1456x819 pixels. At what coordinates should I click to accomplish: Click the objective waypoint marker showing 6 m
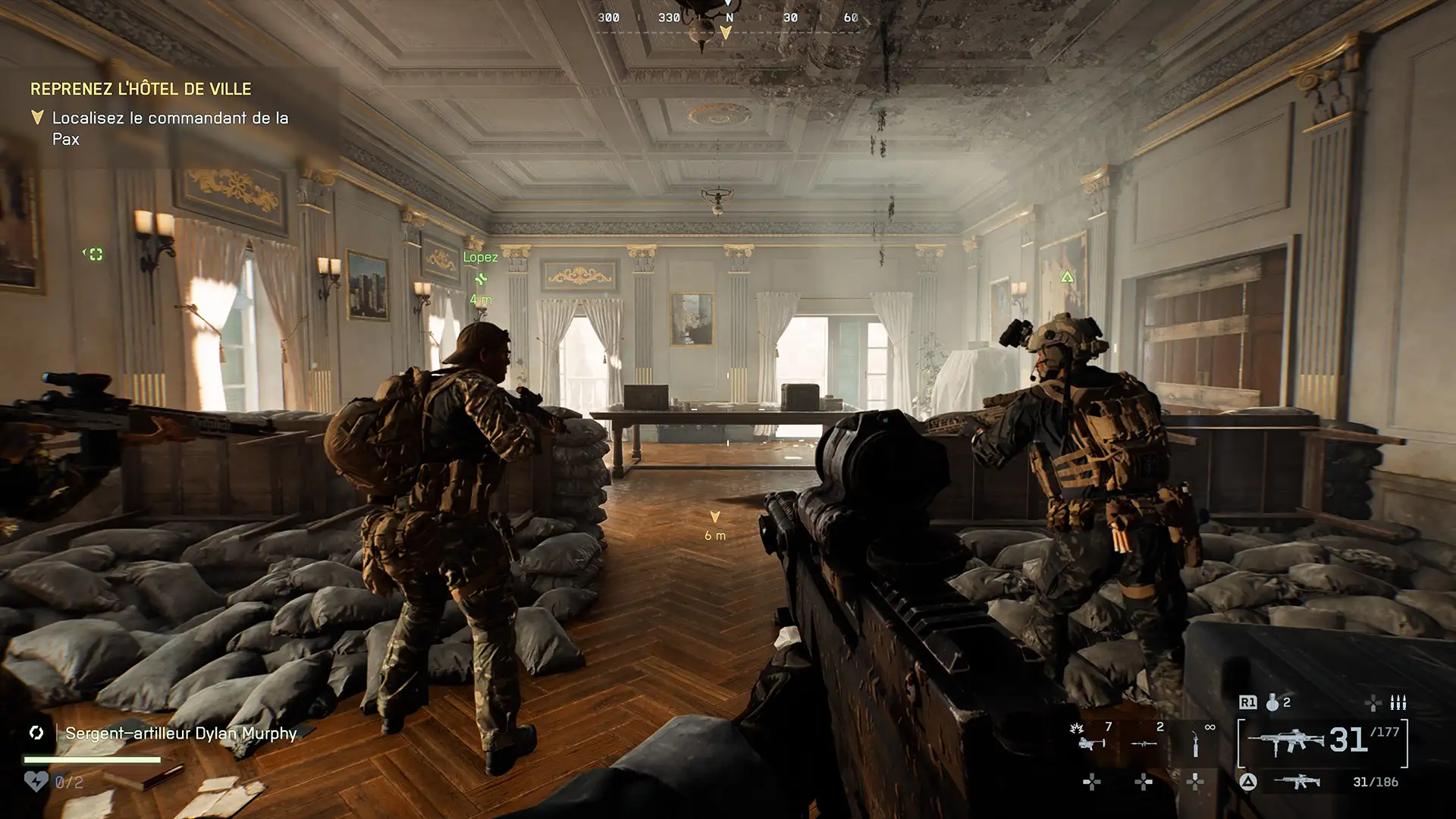tap(714, 517)
